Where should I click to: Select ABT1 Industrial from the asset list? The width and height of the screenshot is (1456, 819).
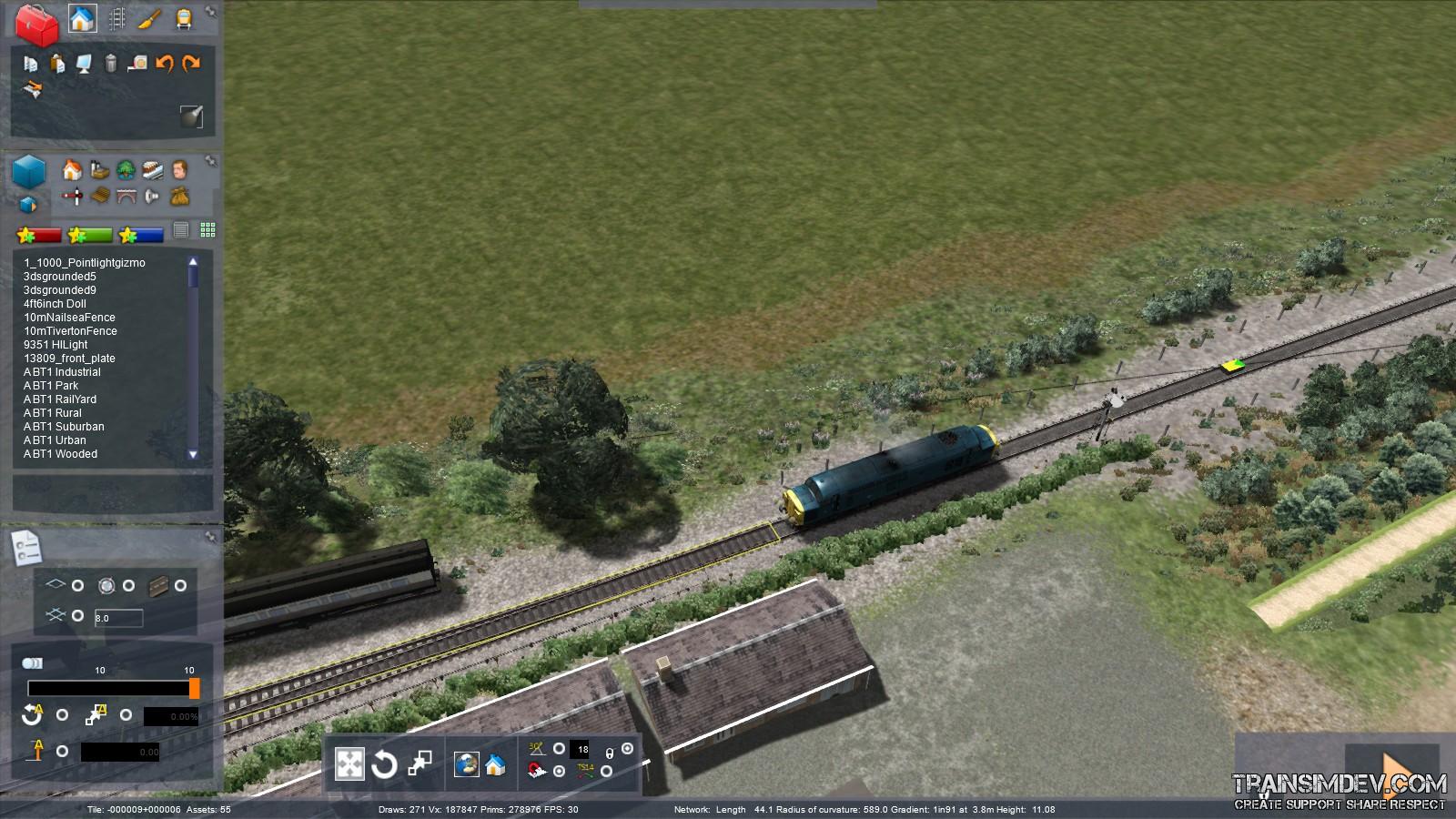[62, 372]
